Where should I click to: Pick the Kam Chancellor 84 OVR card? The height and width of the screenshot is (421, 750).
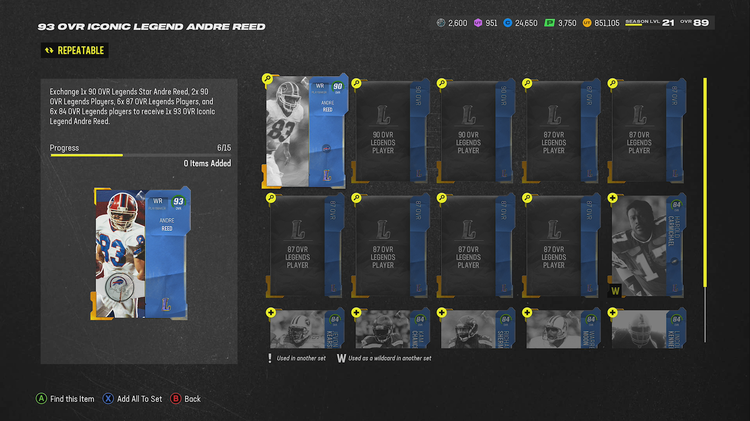tap(391, 329)
